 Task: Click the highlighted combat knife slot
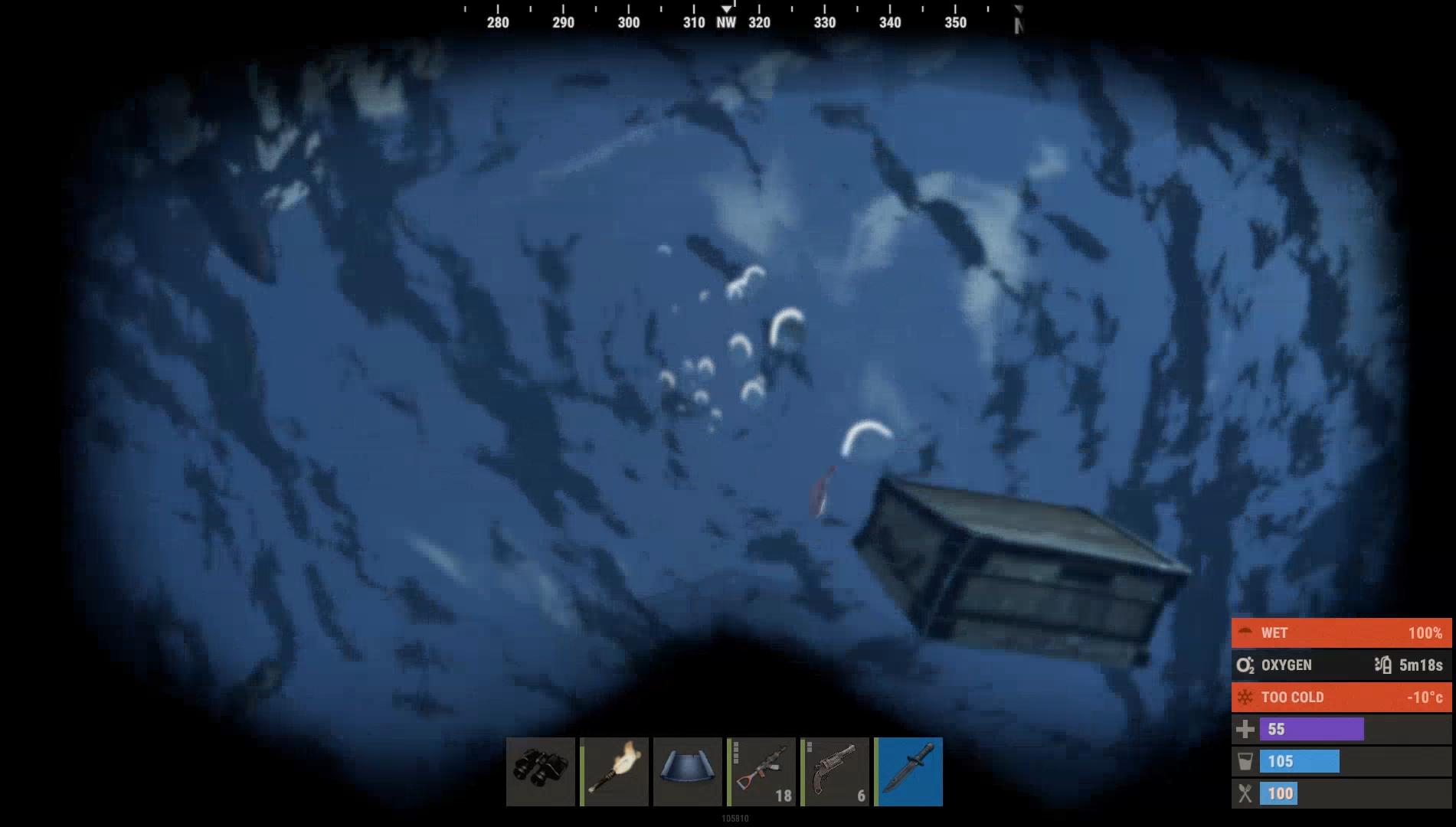tap(908, 771)
